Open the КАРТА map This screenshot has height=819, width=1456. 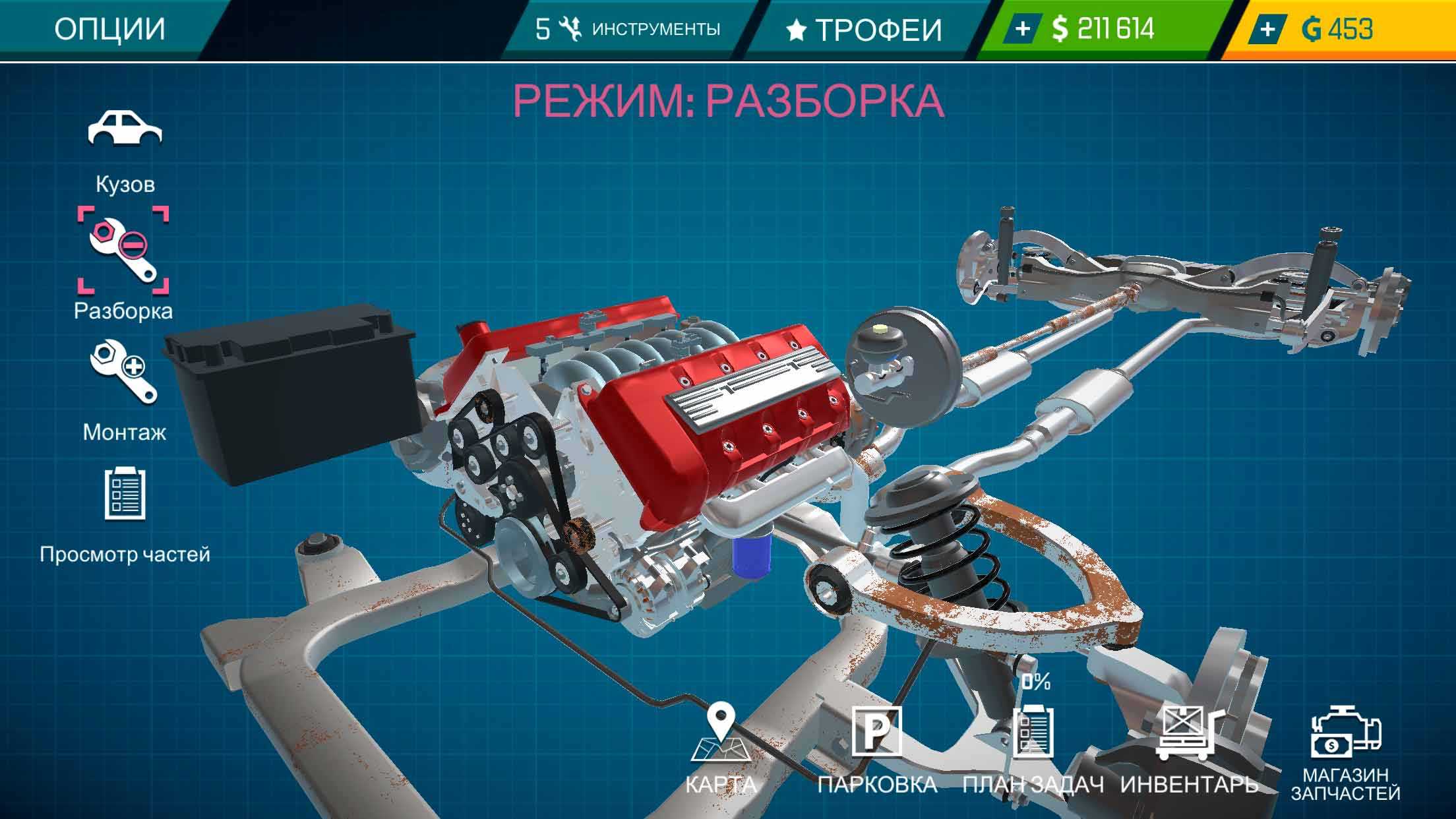point(721,752)
